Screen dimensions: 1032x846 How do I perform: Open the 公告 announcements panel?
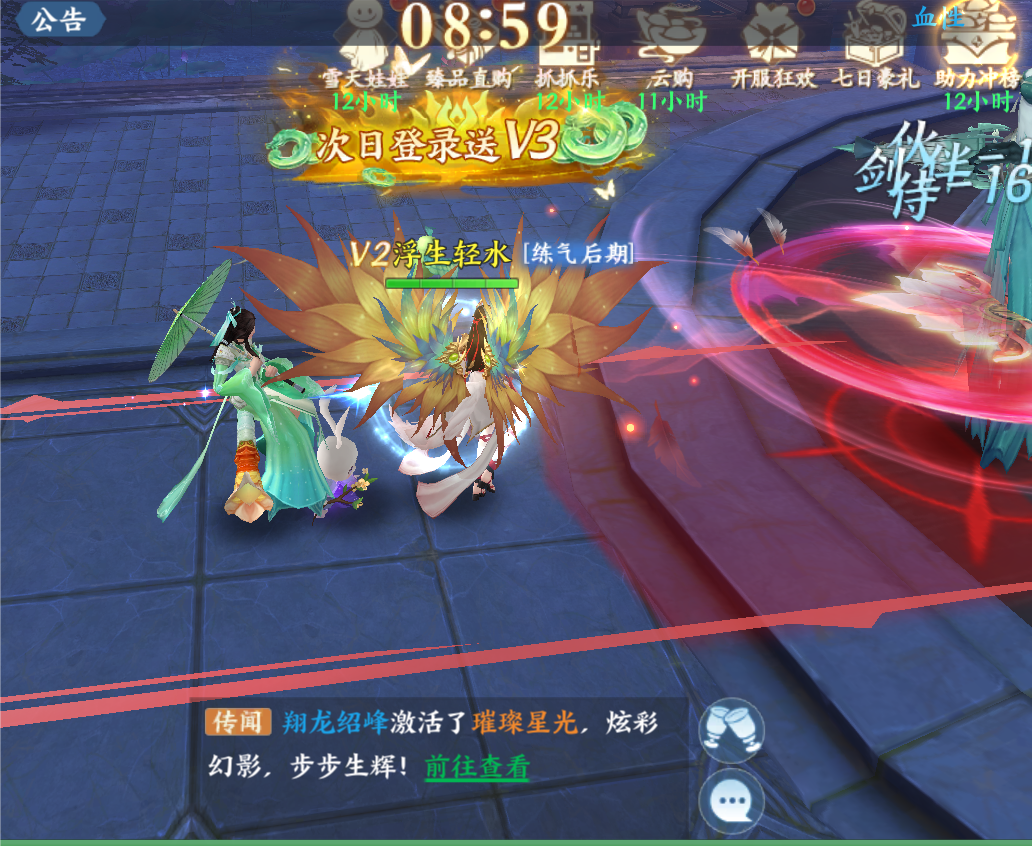tap(58, 19)
